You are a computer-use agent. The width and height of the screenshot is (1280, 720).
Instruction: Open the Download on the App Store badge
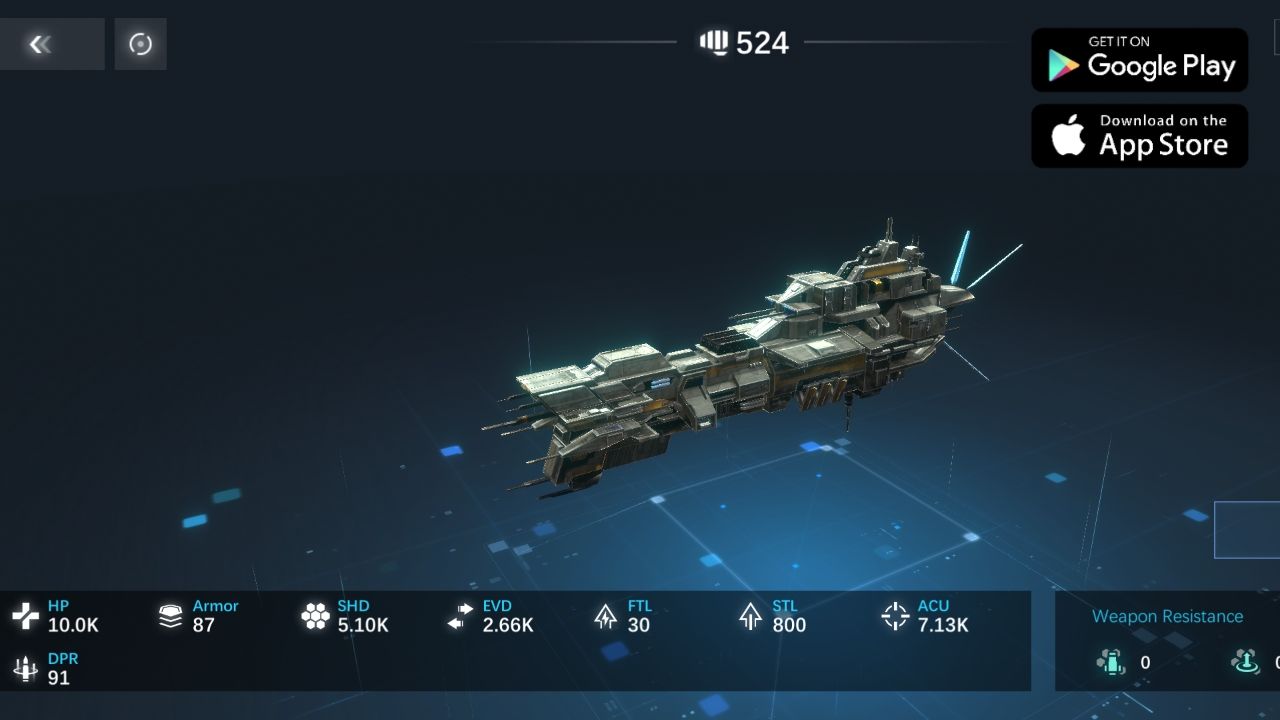point(1139,136)
